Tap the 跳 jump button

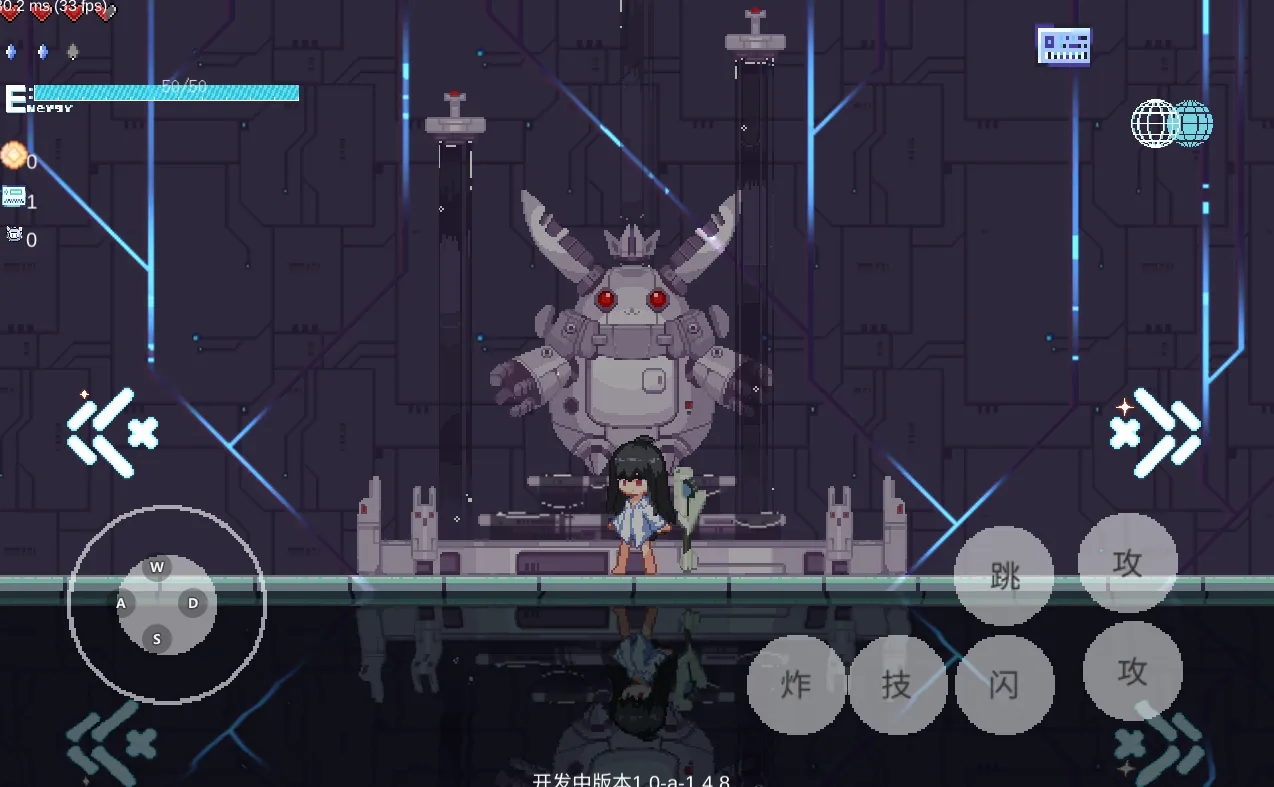[1003, 576]
